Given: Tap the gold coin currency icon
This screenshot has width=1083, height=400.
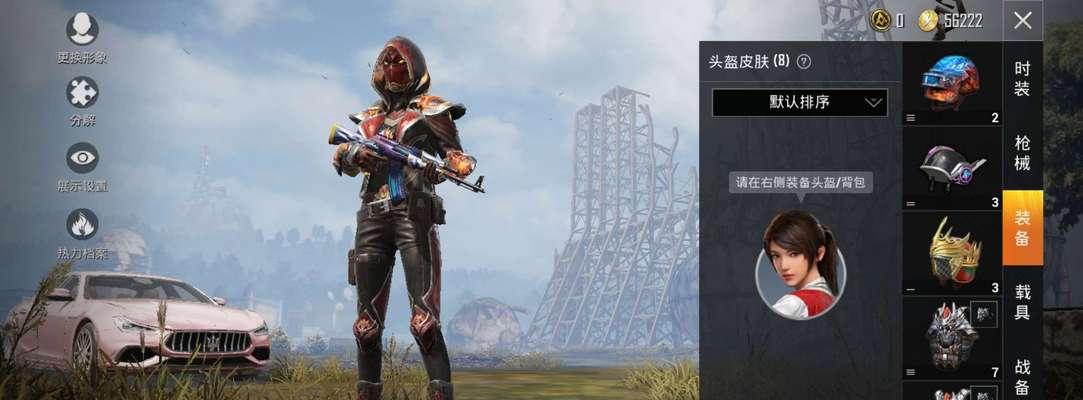Looking at the screenshot, I should click(x=928, y=20).
